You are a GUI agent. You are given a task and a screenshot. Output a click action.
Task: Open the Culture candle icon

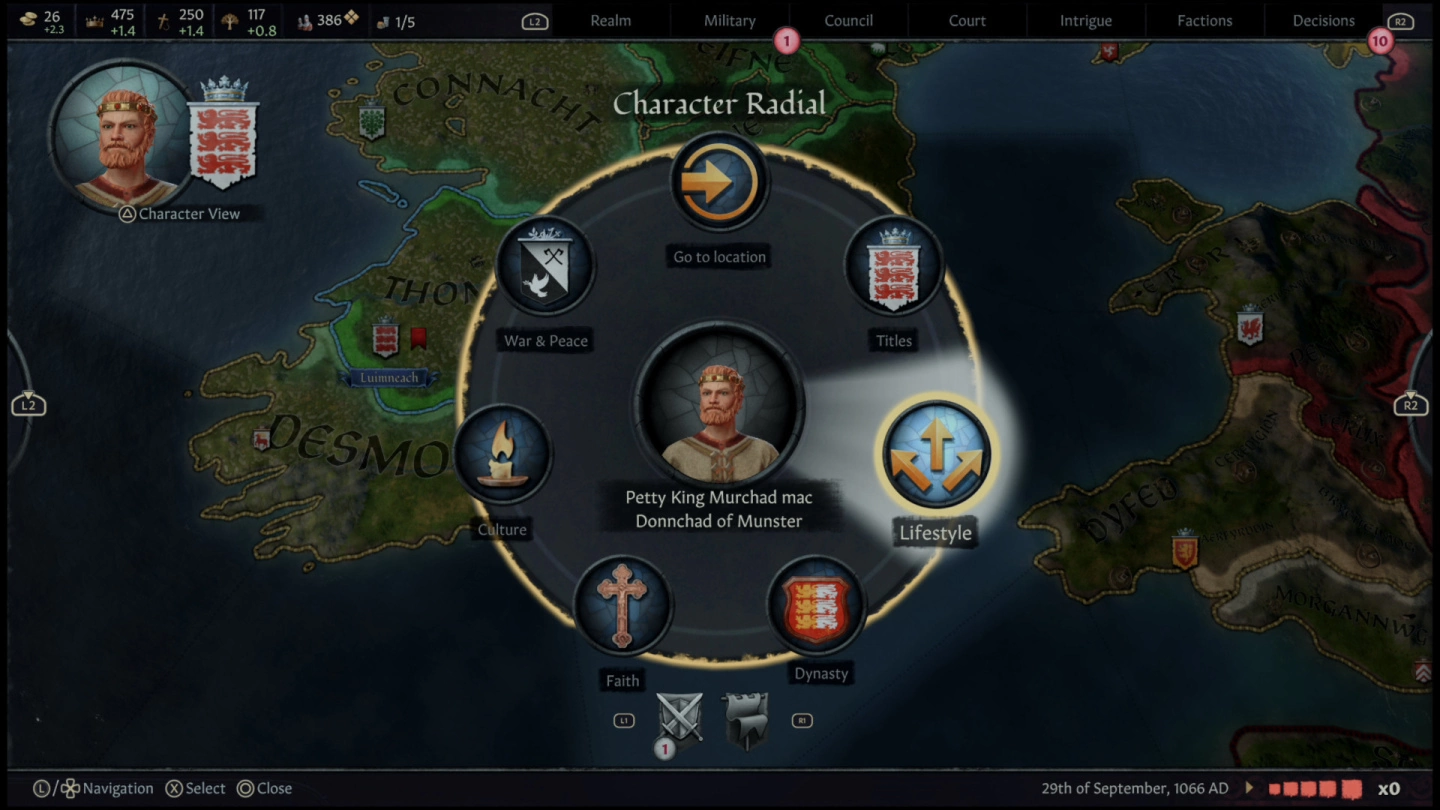coord(503,453)
